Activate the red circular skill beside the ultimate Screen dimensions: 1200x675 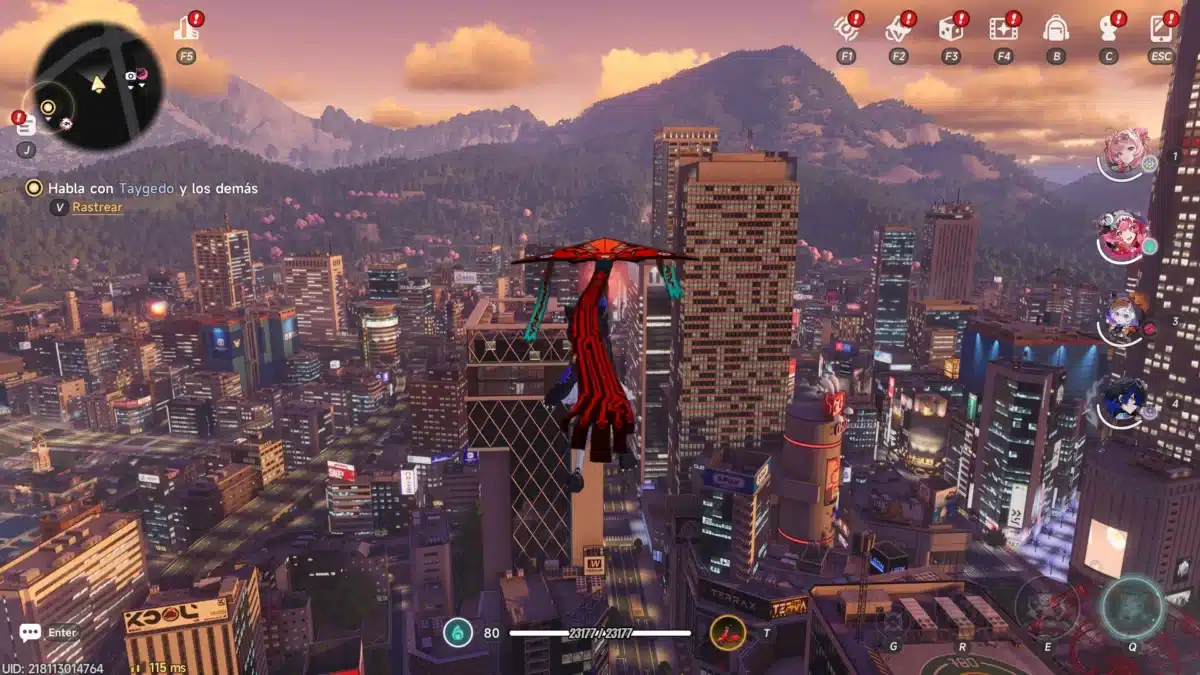point(1047,608)
